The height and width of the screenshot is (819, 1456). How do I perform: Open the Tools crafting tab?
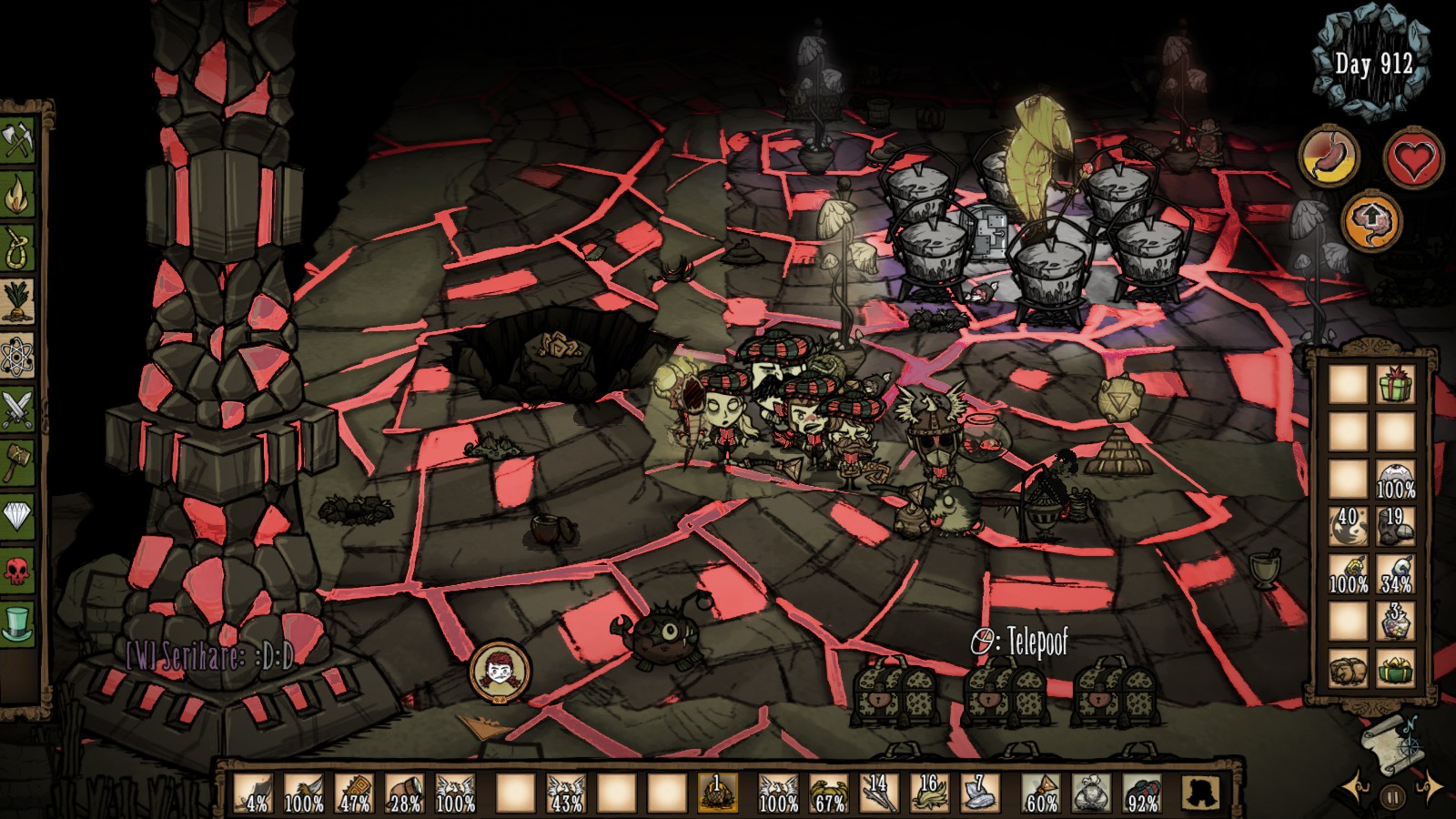coord(17,142)
